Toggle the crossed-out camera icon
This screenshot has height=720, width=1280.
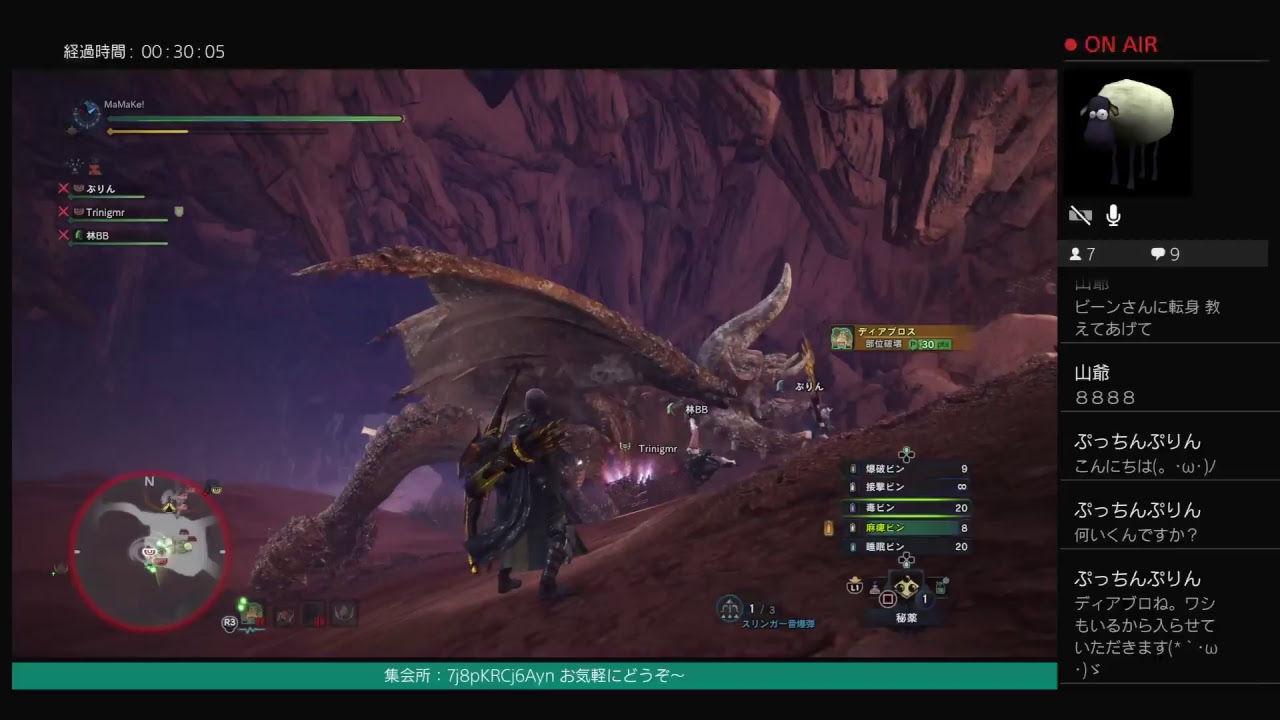(1078, 214)
